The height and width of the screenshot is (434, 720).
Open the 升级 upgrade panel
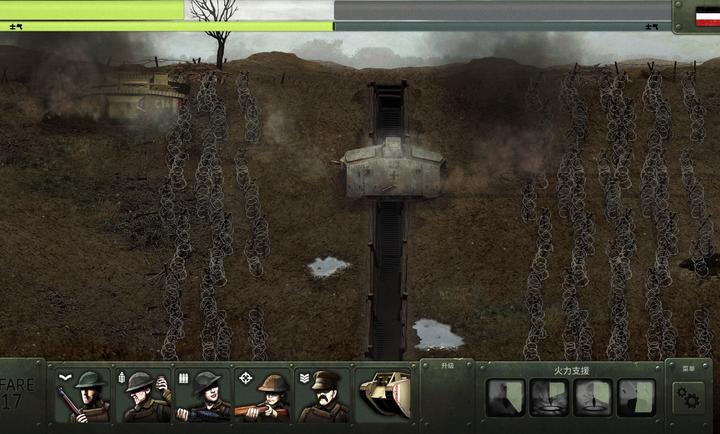click(446, 366)
